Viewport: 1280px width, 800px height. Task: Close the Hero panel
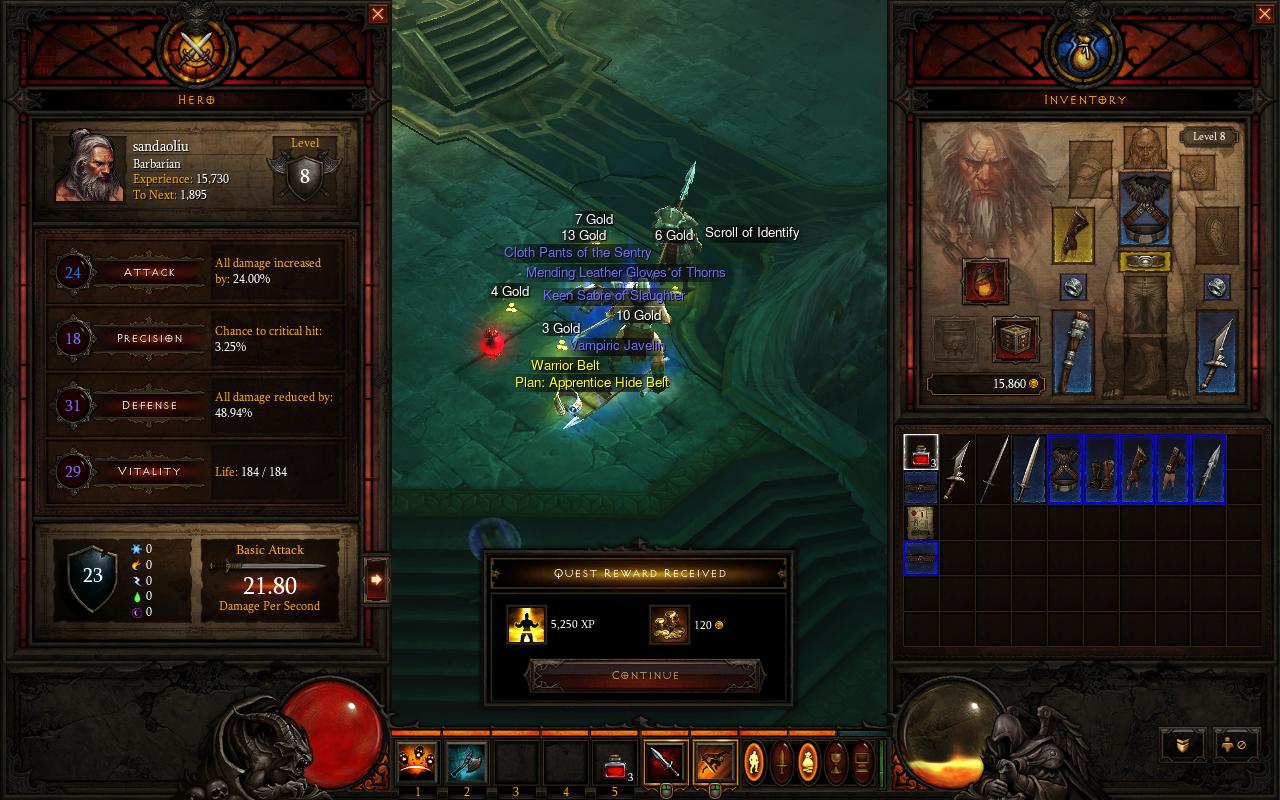(378, 14)
